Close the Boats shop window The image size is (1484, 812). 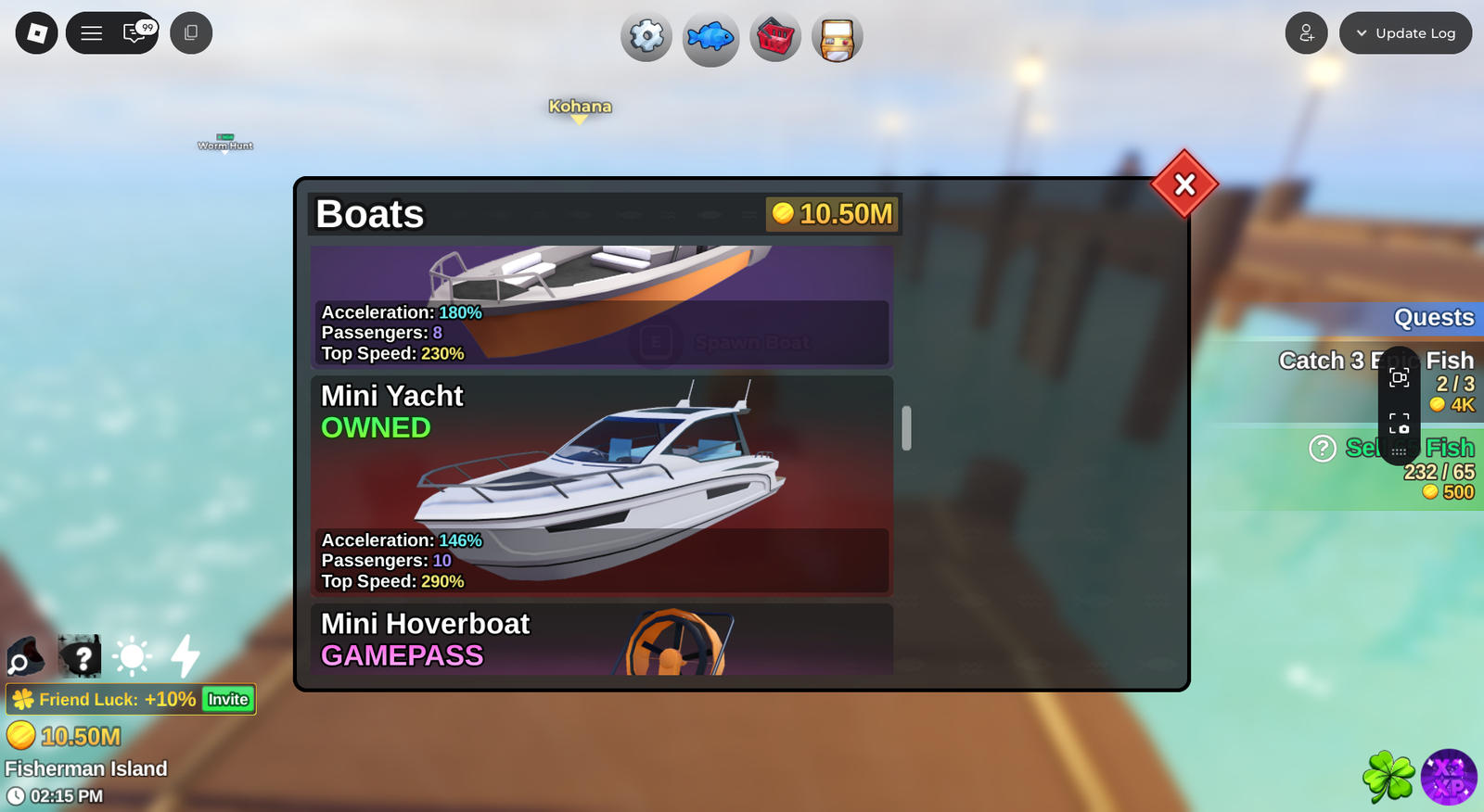pos(1184,184)
